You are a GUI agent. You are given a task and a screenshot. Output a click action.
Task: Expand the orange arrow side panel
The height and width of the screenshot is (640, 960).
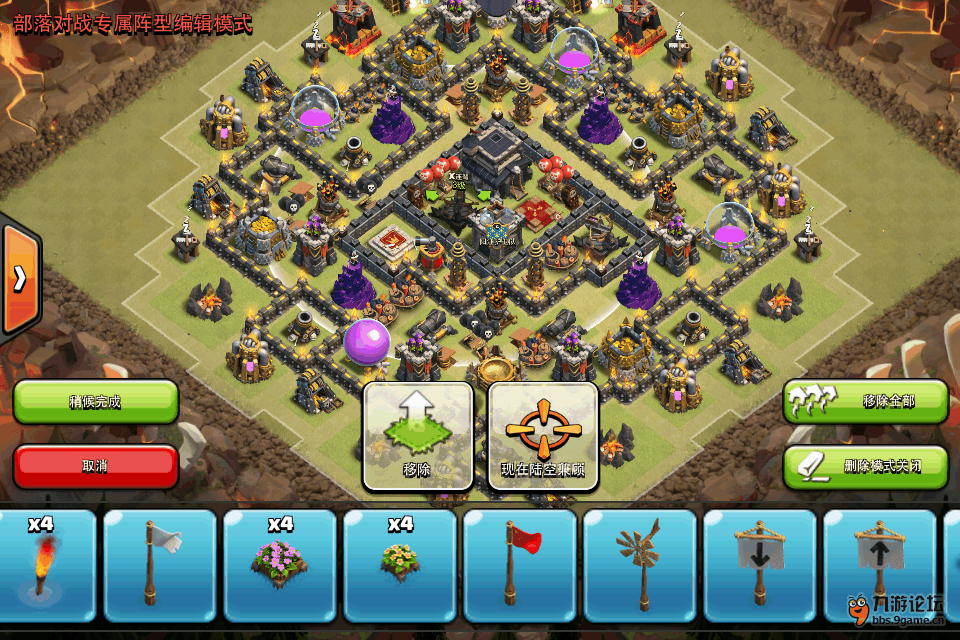click(x=19, y=277)
